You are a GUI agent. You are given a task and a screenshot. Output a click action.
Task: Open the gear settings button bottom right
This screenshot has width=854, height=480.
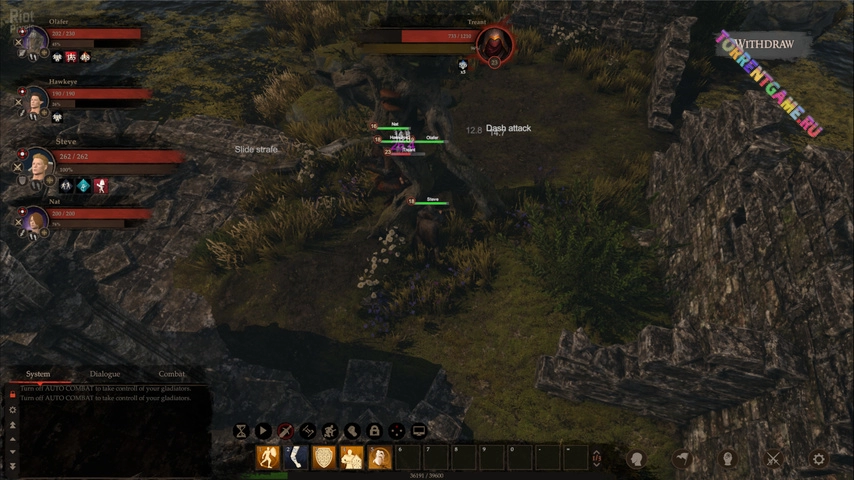pos(819,459)
